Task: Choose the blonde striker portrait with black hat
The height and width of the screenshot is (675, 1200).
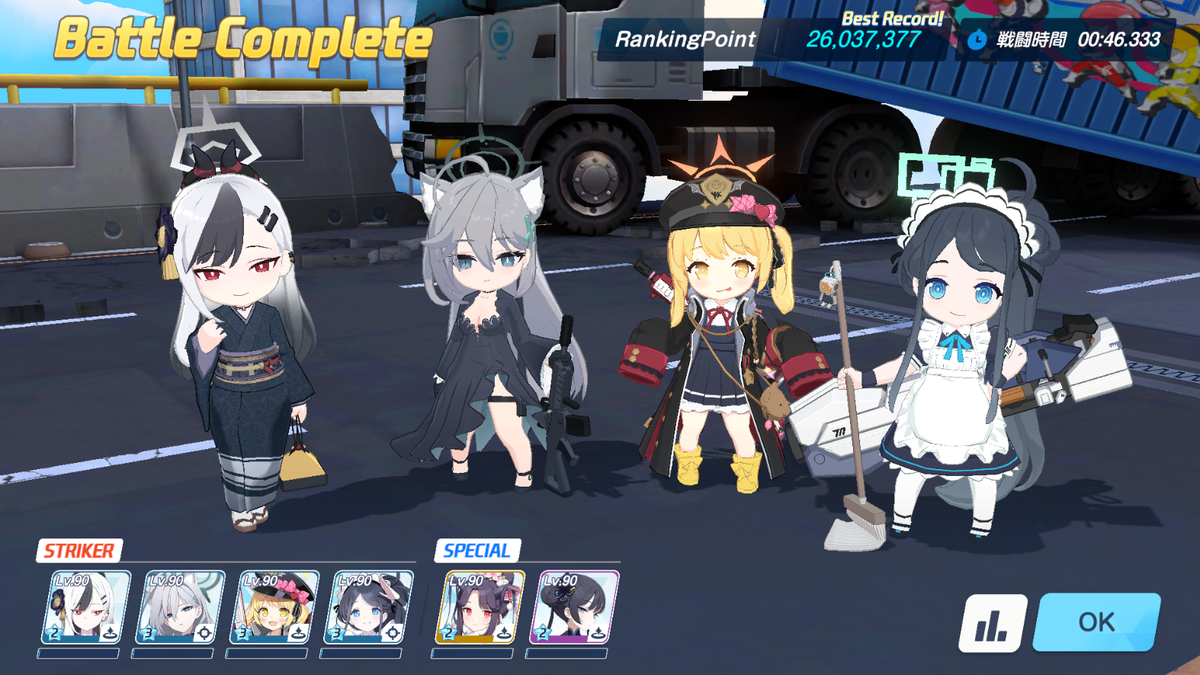Action: pos(274,607)
